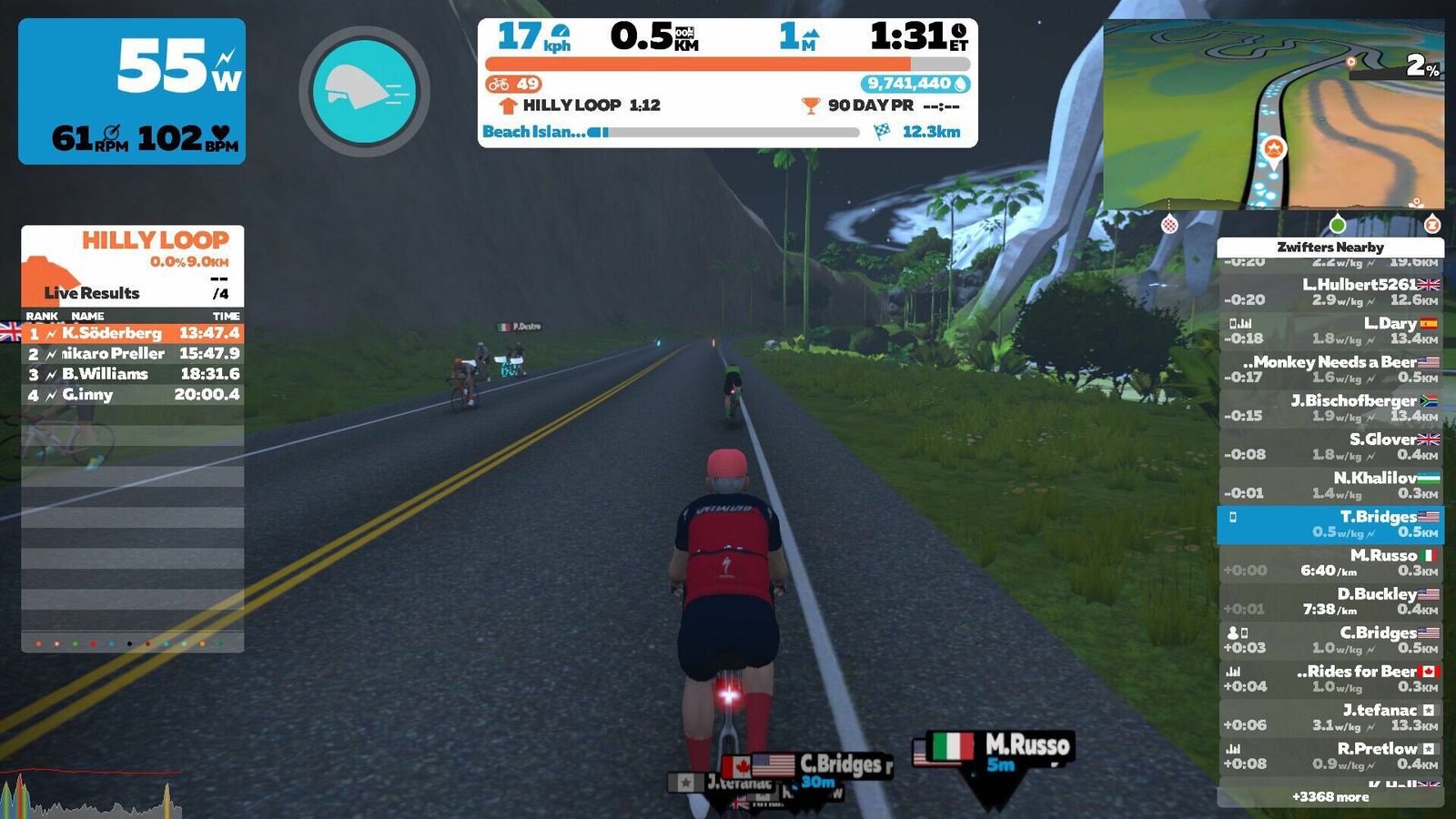The image size is (1456, 819).
Task: Click S.Glover's row in Zwifters Nearby
Action: click(1330, 447)
